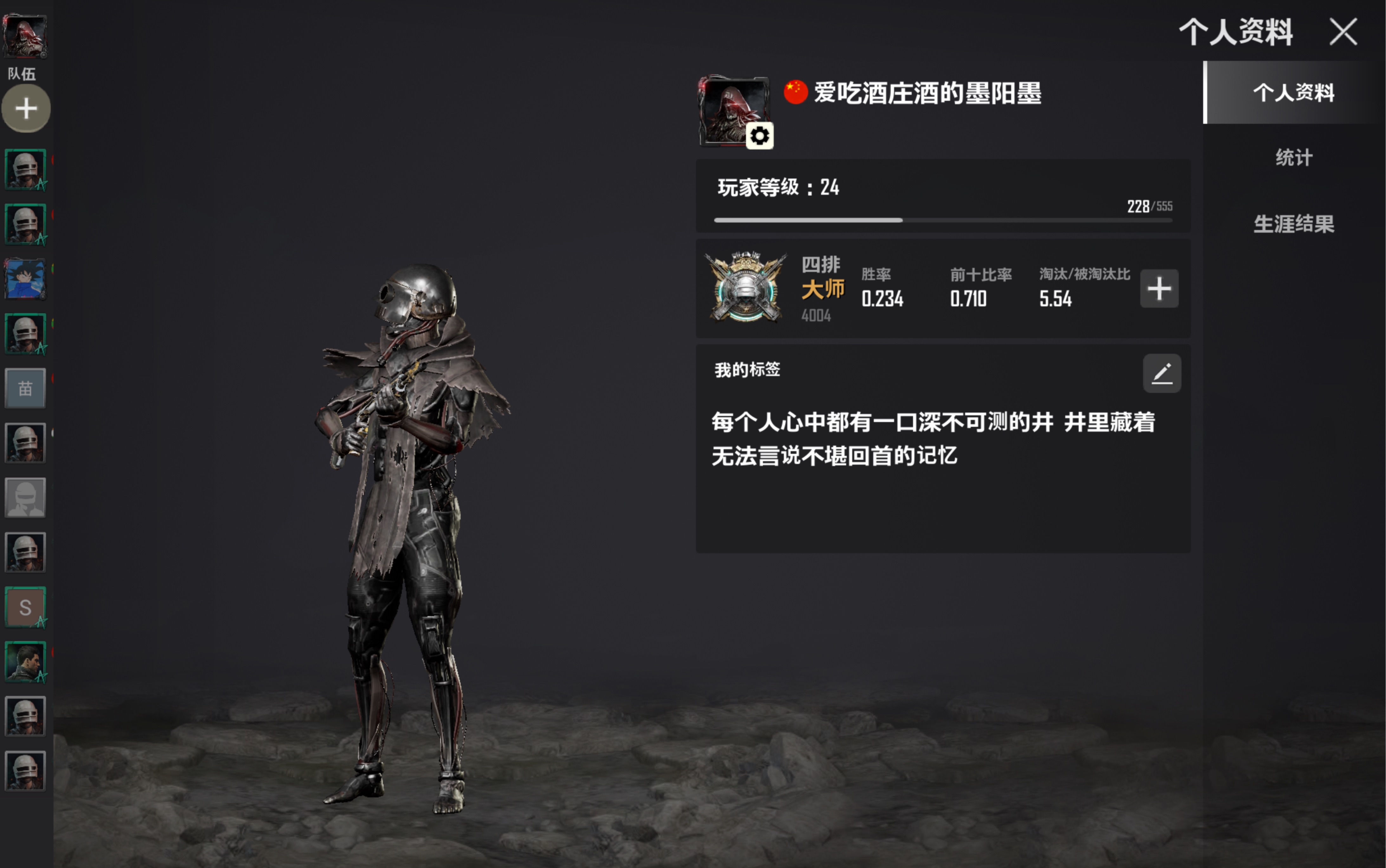Open the dark-haired man friend avatar
This screenshot has height=868, width=1386.
click(25, 661)
